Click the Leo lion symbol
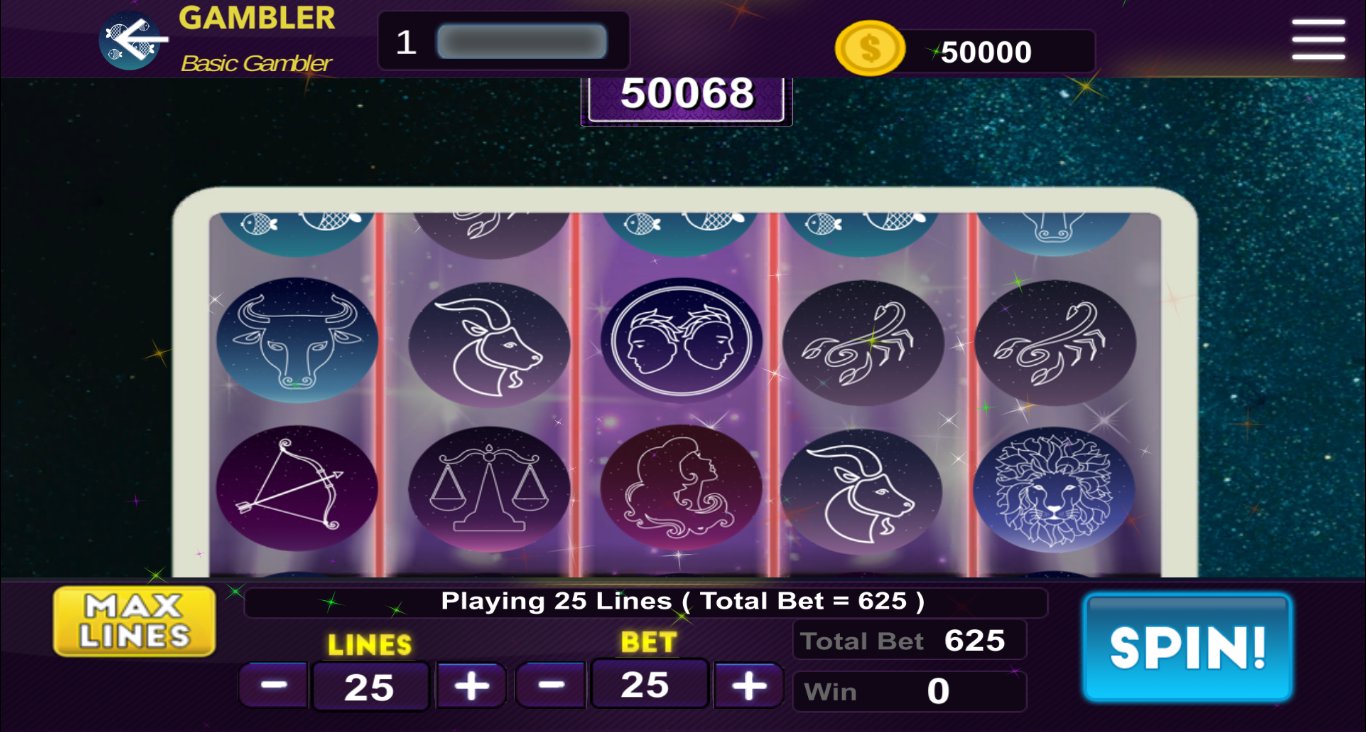The image size is (1366, 732). pos(1055,485)
